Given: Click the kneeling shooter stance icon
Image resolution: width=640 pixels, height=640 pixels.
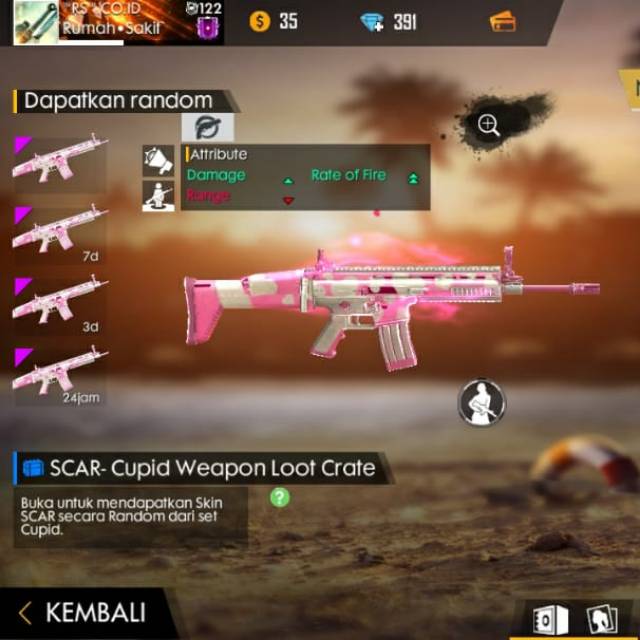Looking at the screenshot, I should point(159,194).
